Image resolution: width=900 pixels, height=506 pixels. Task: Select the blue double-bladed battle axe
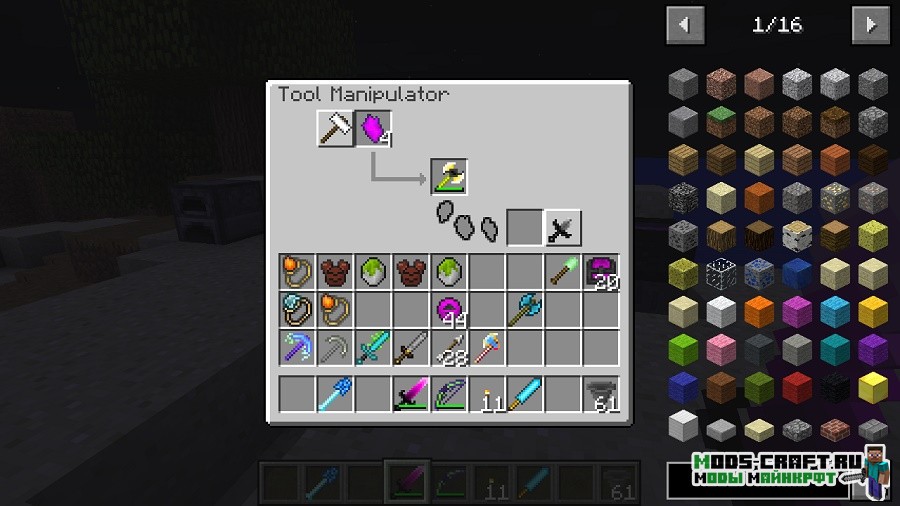click(525, 310)
